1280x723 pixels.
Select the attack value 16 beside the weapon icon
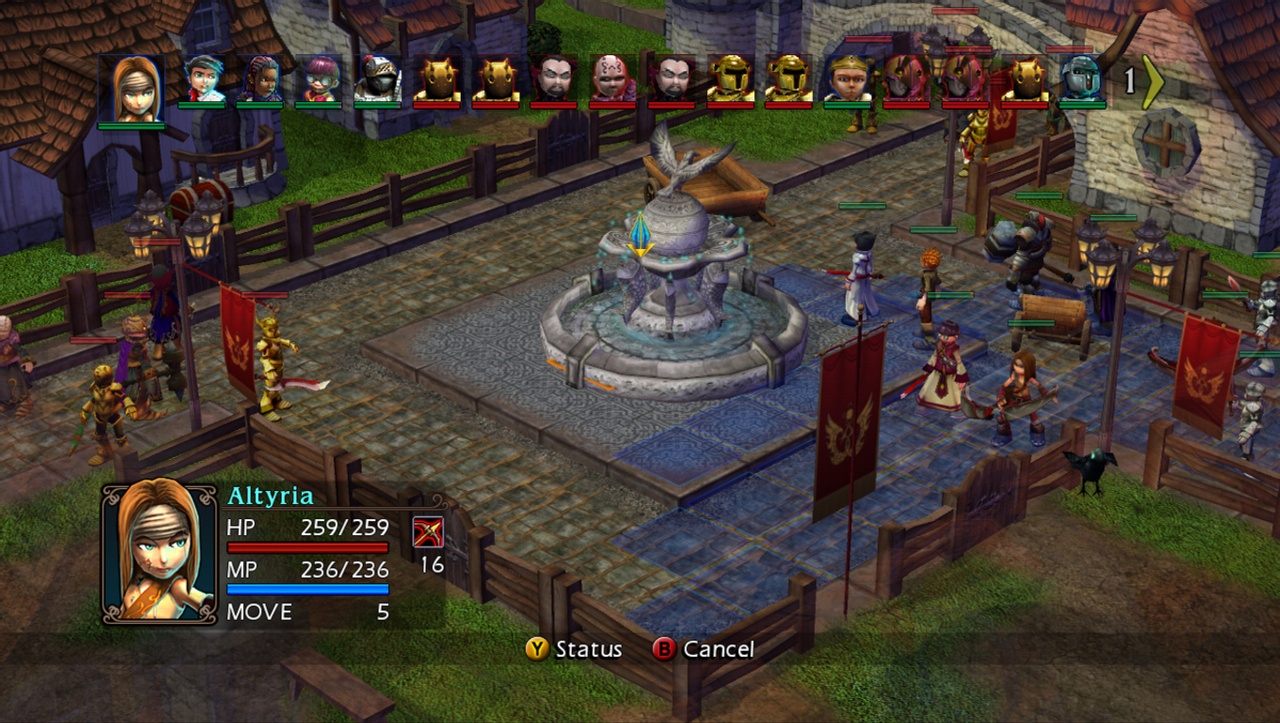432,564
